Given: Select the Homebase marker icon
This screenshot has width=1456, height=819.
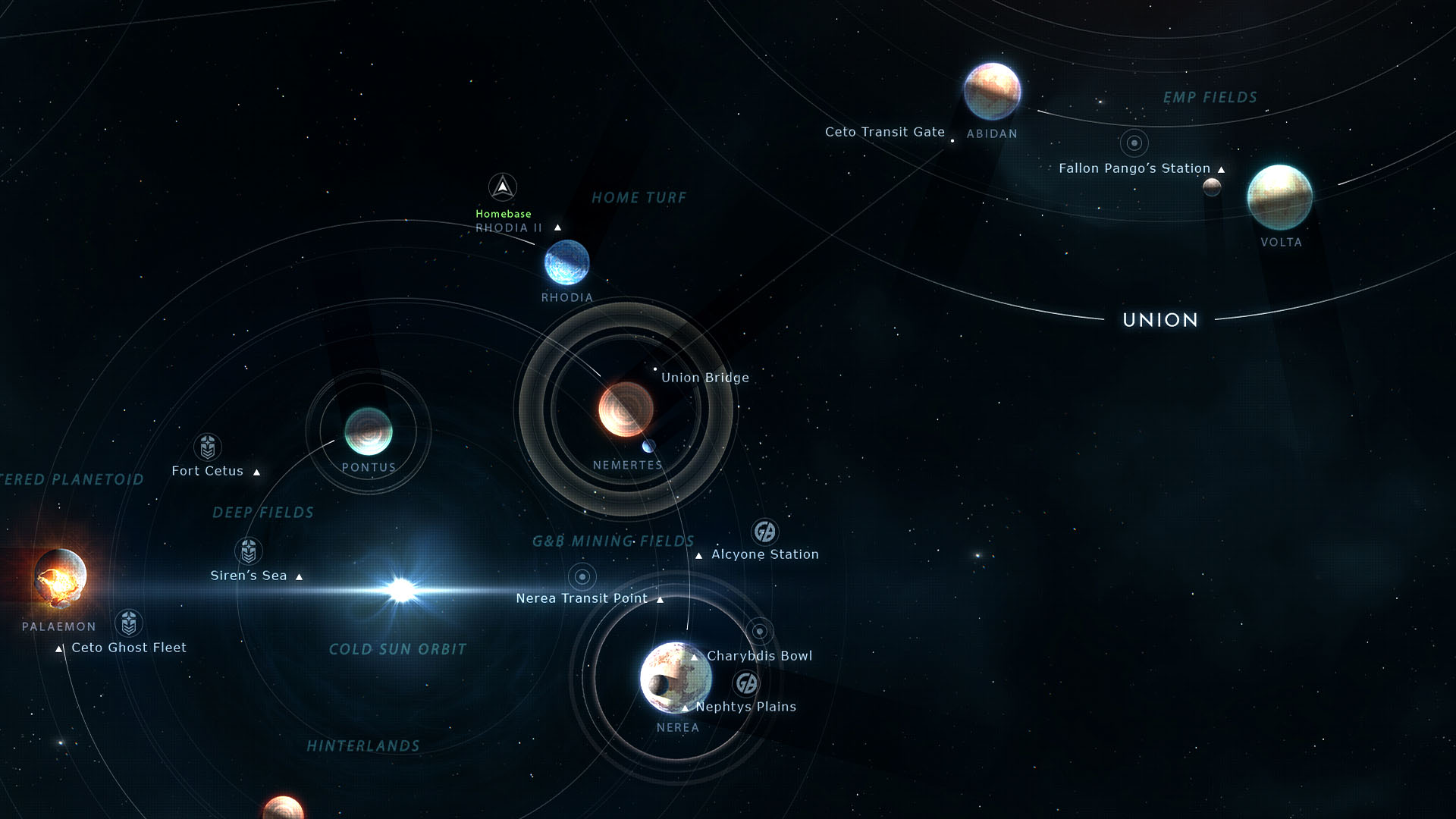Looking at the screenshot, I should [x=502, y=187].
